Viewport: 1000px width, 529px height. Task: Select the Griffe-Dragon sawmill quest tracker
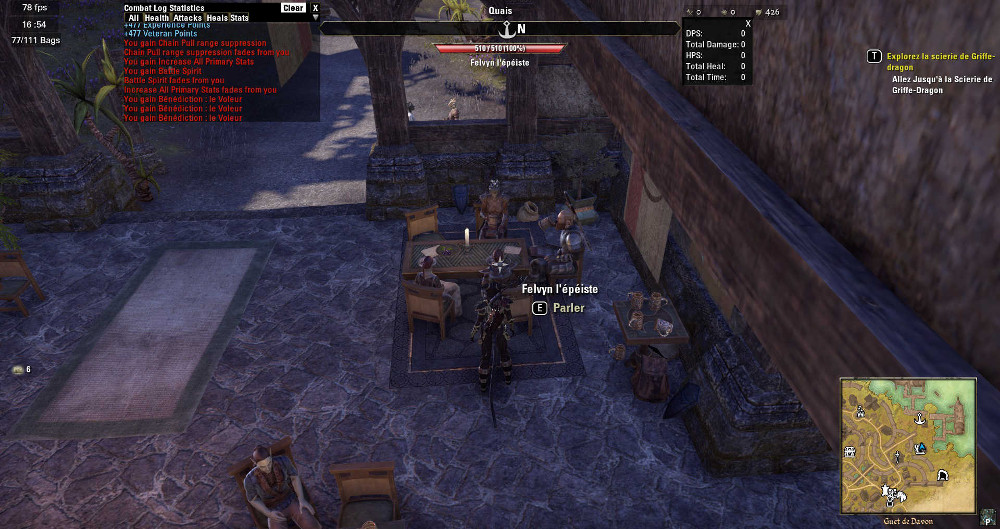pyautogui.click(x=938, y=61)
